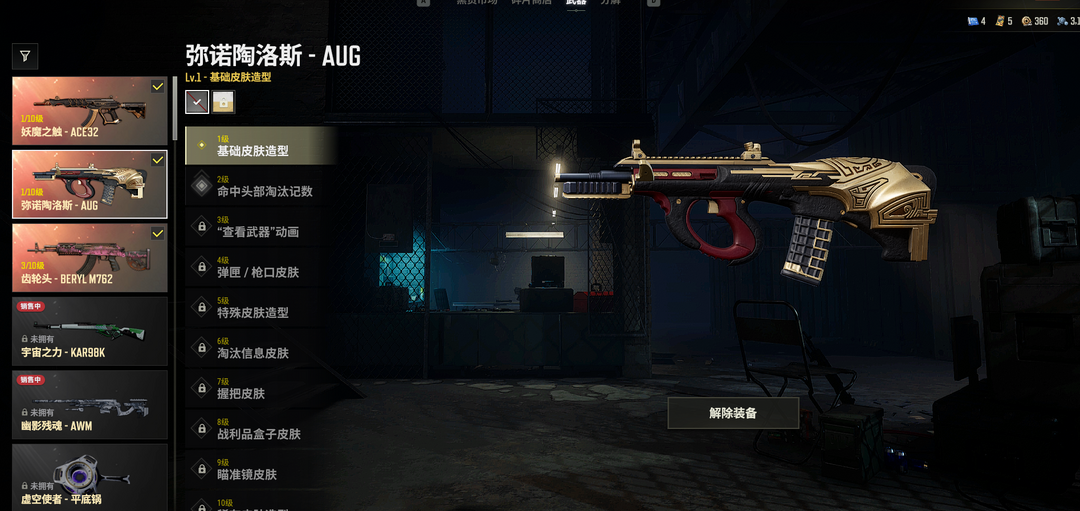
Task: Select level 1 基础皮肤造型 row
Action: tap(260, 146)
